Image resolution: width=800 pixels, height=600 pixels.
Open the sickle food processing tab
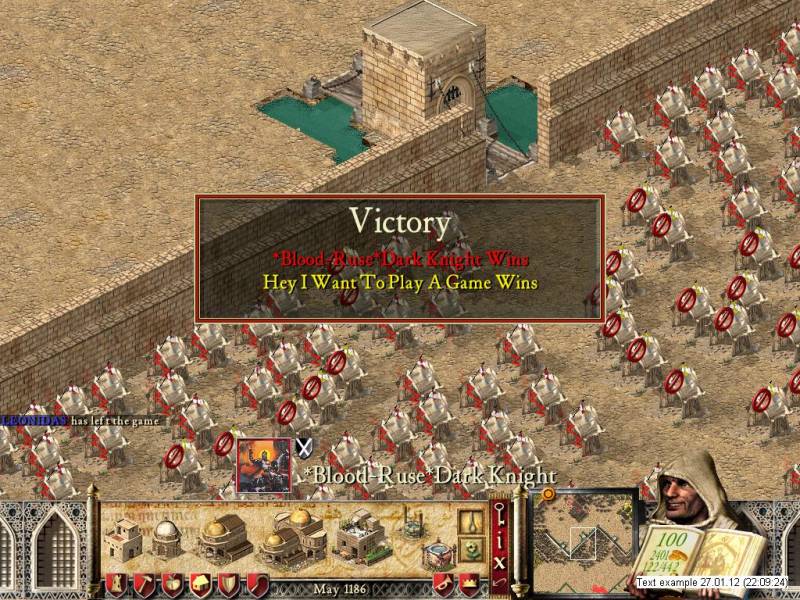click(x=257, y=585)
